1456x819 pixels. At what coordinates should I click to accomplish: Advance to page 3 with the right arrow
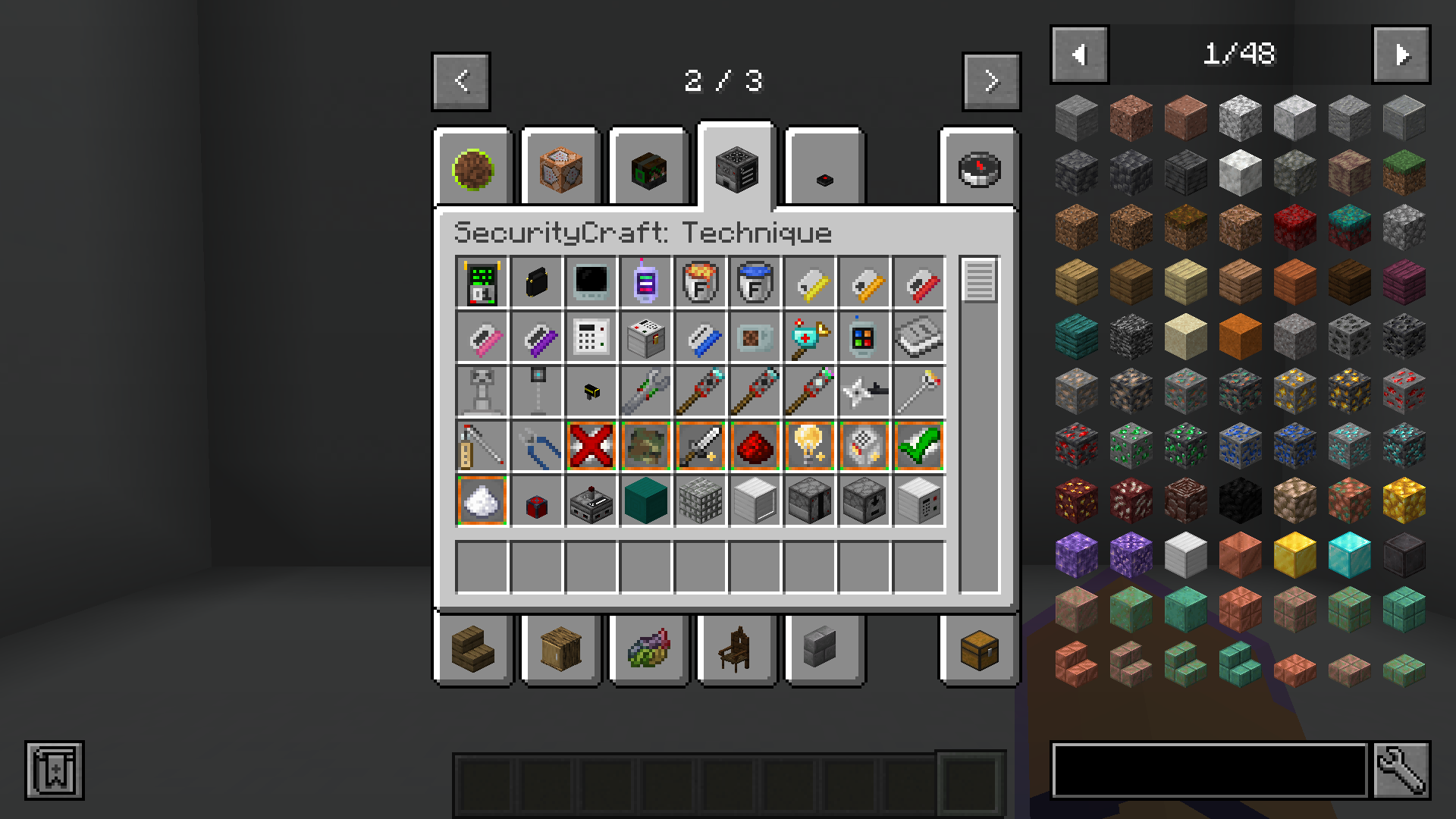pos(991,81)
